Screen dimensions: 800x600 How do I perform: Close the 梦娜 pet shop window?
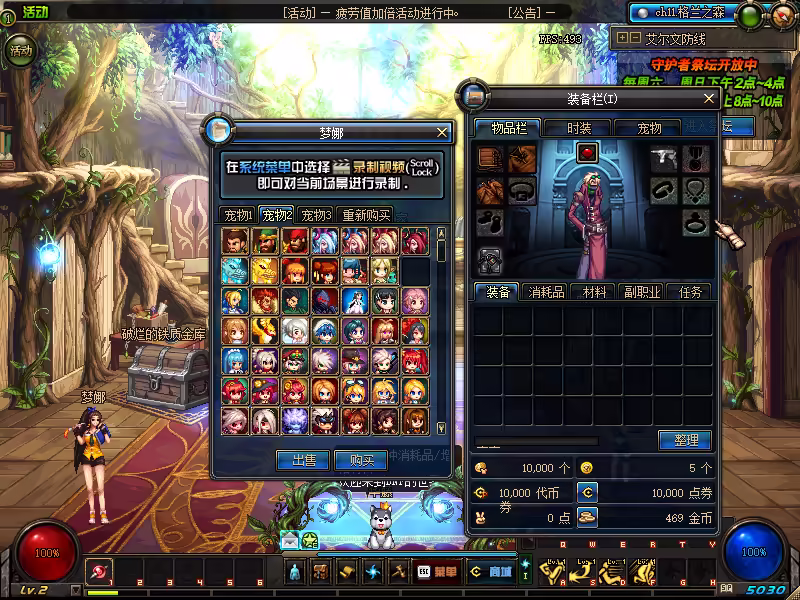tap(443, 132)
